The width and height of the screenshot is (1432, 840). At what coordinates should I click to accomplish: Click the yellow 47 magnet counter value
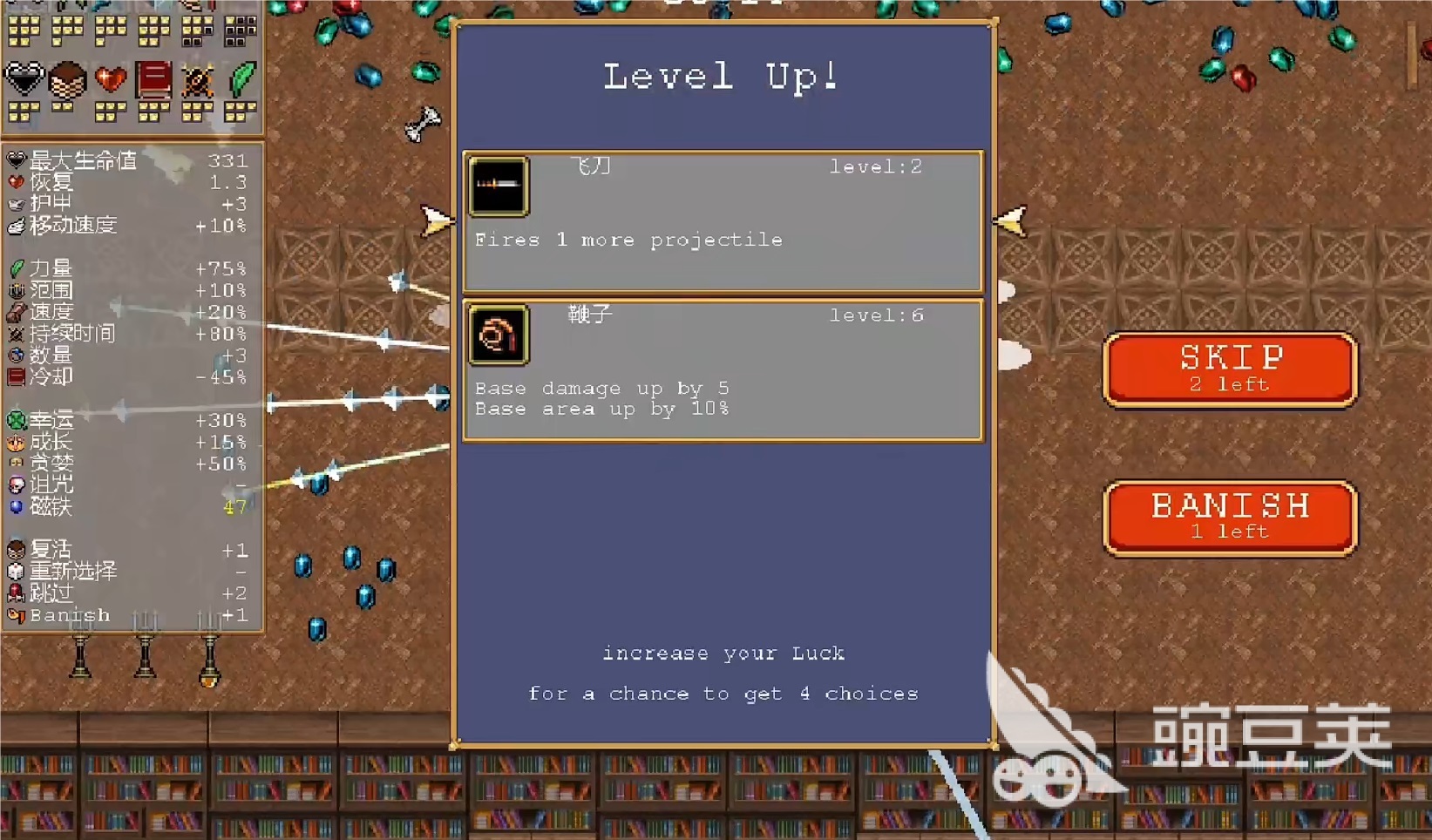(234, 507)
